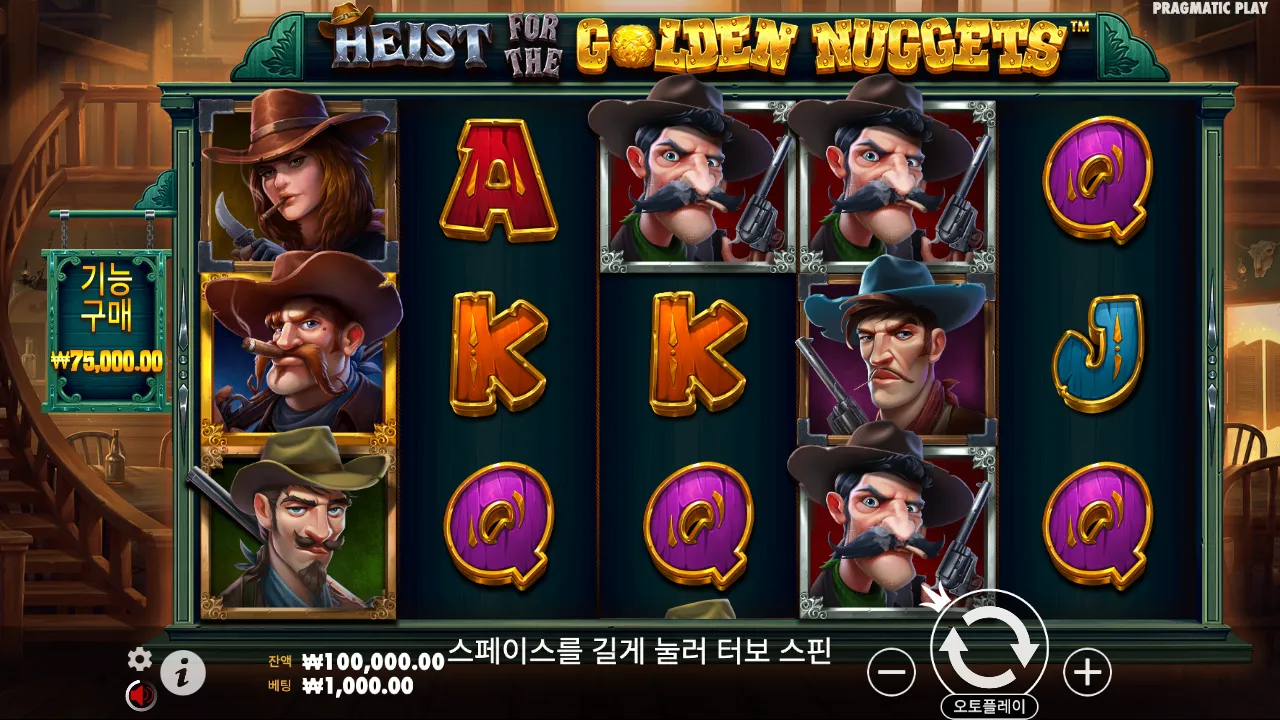Click the 잔액 balance display
The width and height of the screenshot is (1280, 720).
[350, 661]
